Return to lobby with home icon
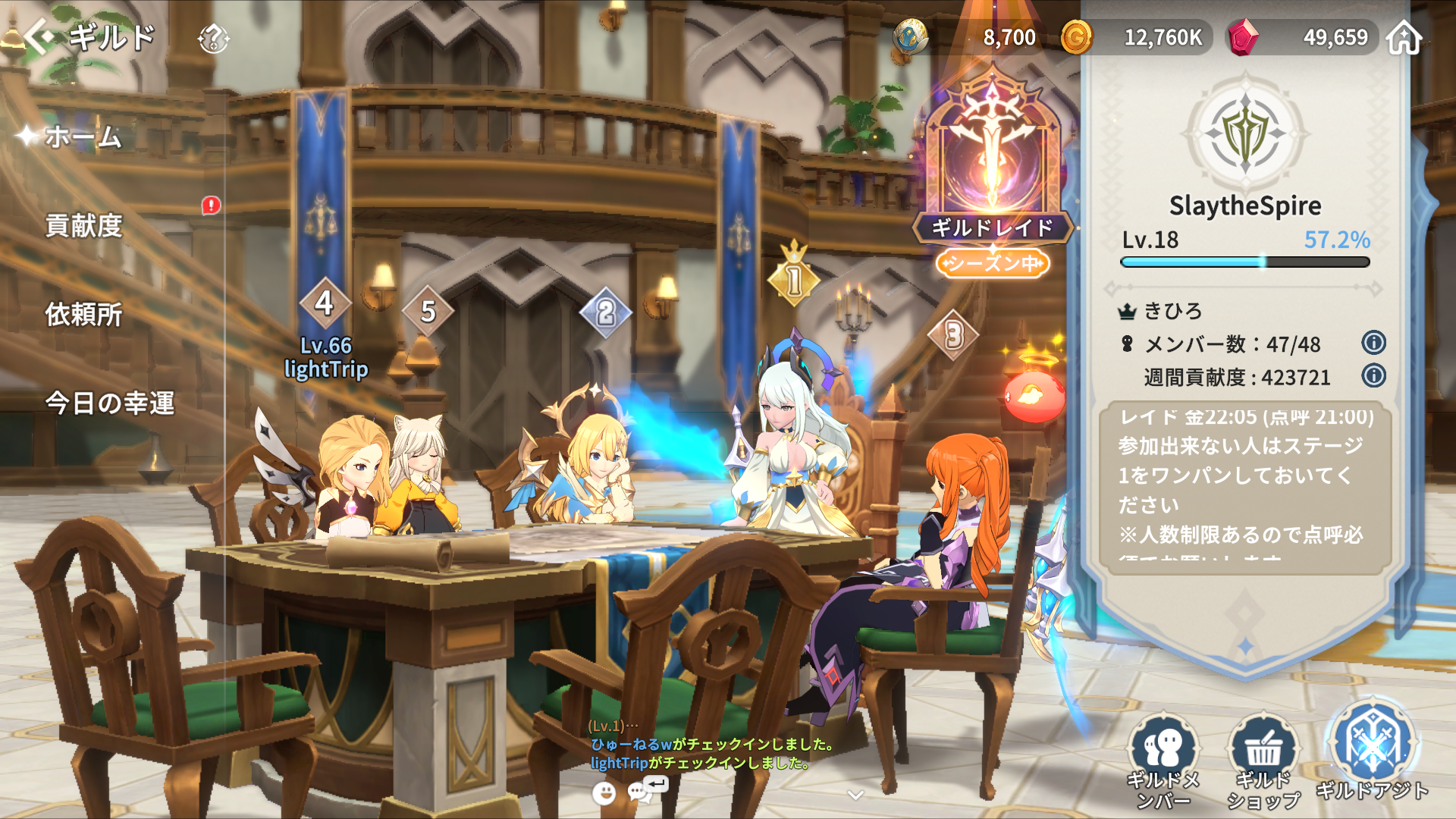Screen dimensions: 1456x819 (1404, 37)
